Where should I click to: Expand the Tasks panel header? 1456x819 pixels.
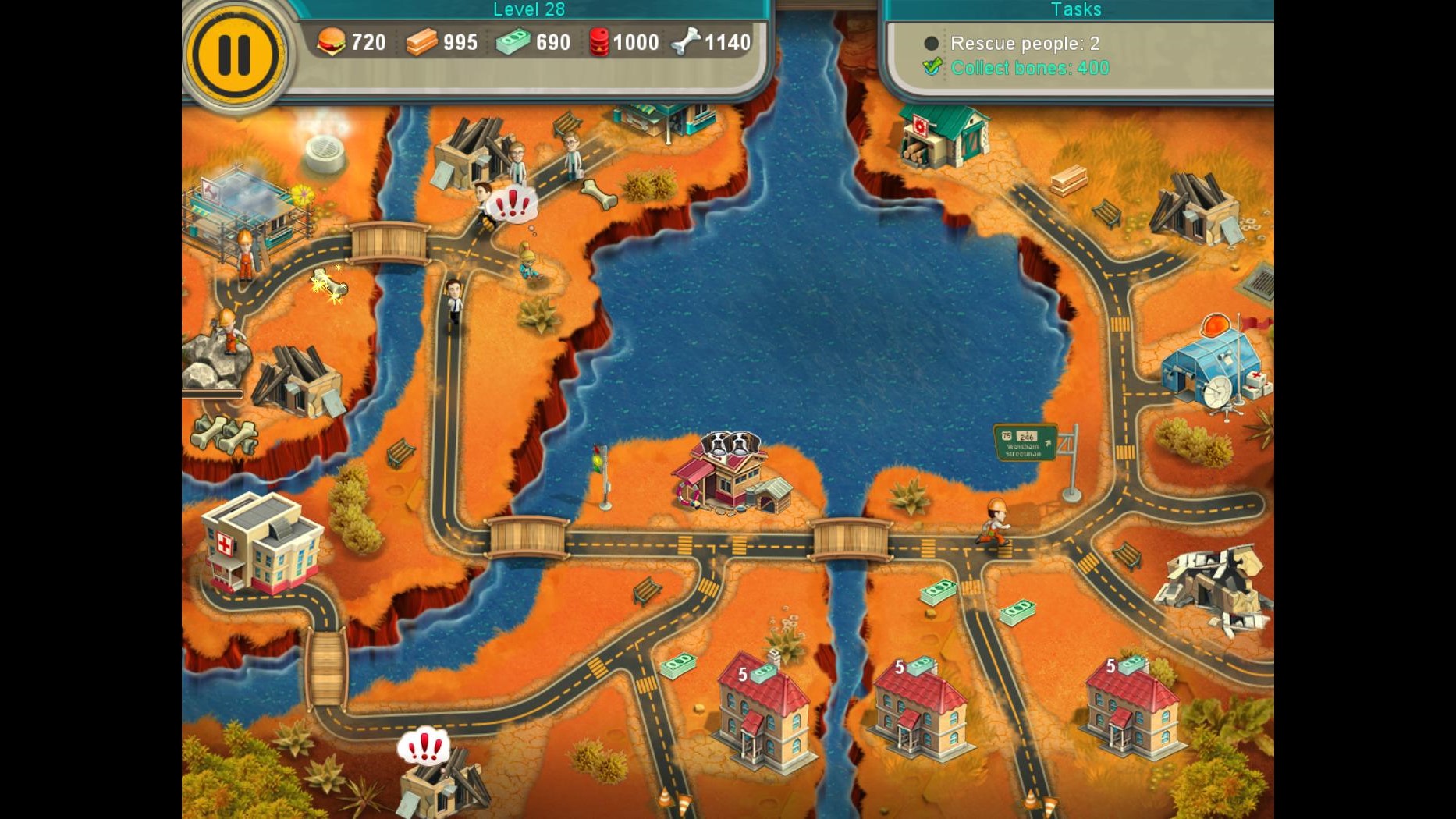pos(1076,9)
